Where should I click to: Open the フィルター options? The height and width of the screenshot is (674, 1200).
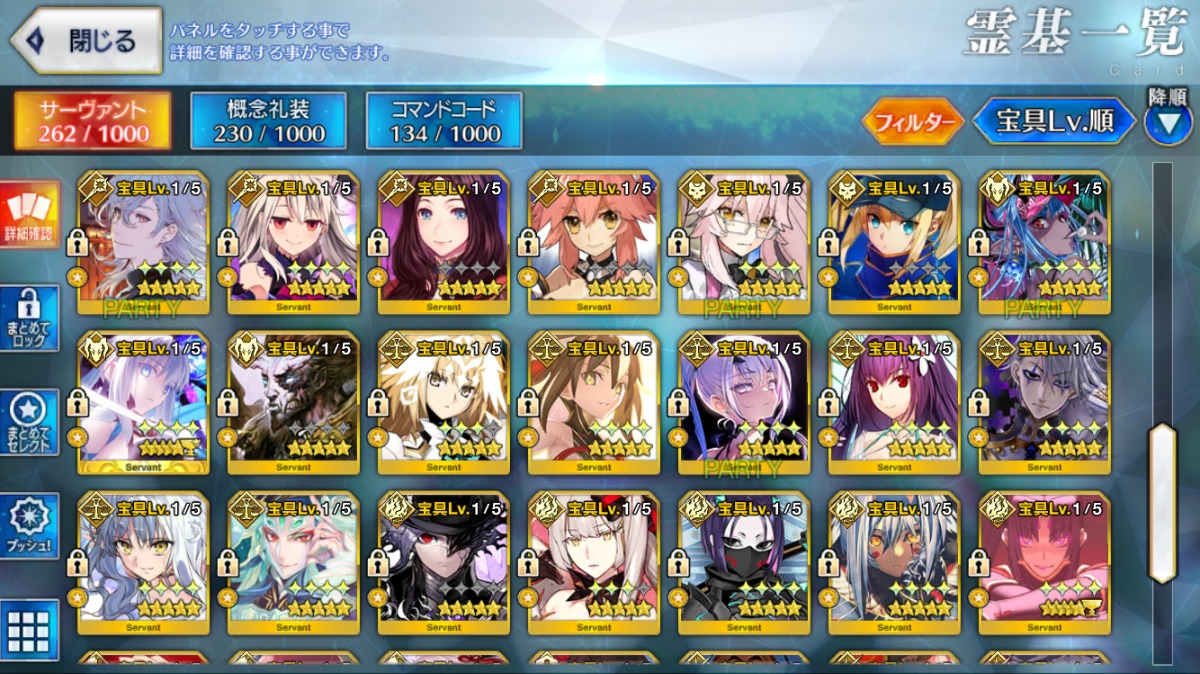911,123
